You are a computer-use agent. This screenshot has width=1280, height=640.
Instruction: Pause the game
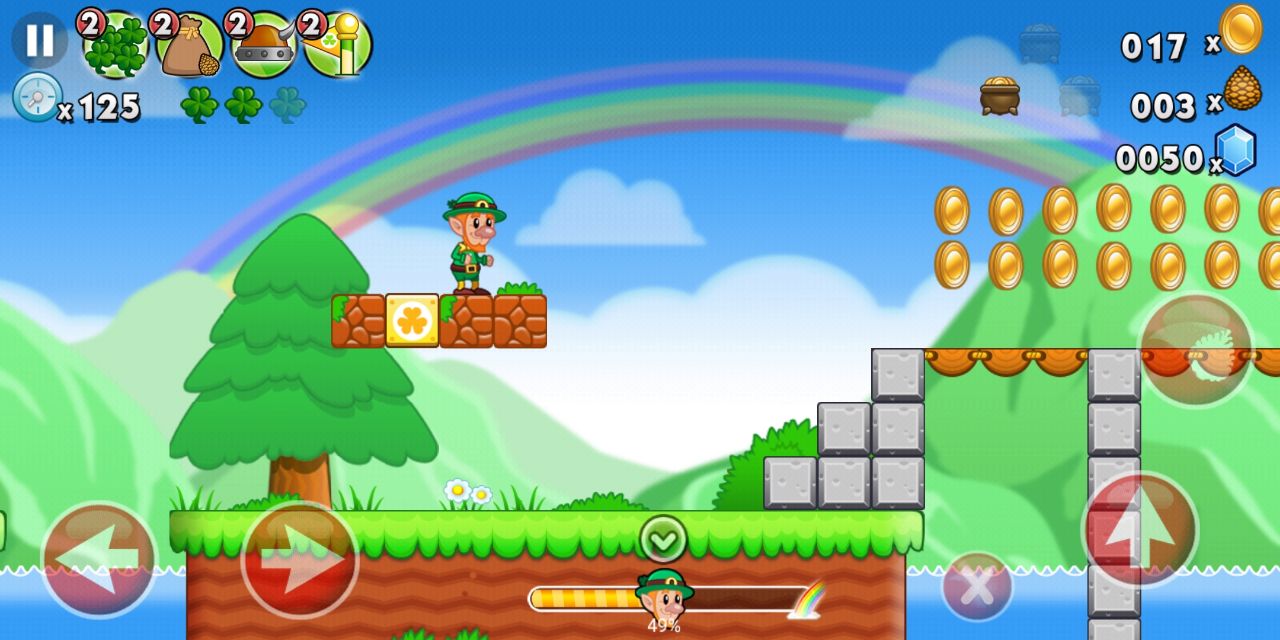pos(39,40)
